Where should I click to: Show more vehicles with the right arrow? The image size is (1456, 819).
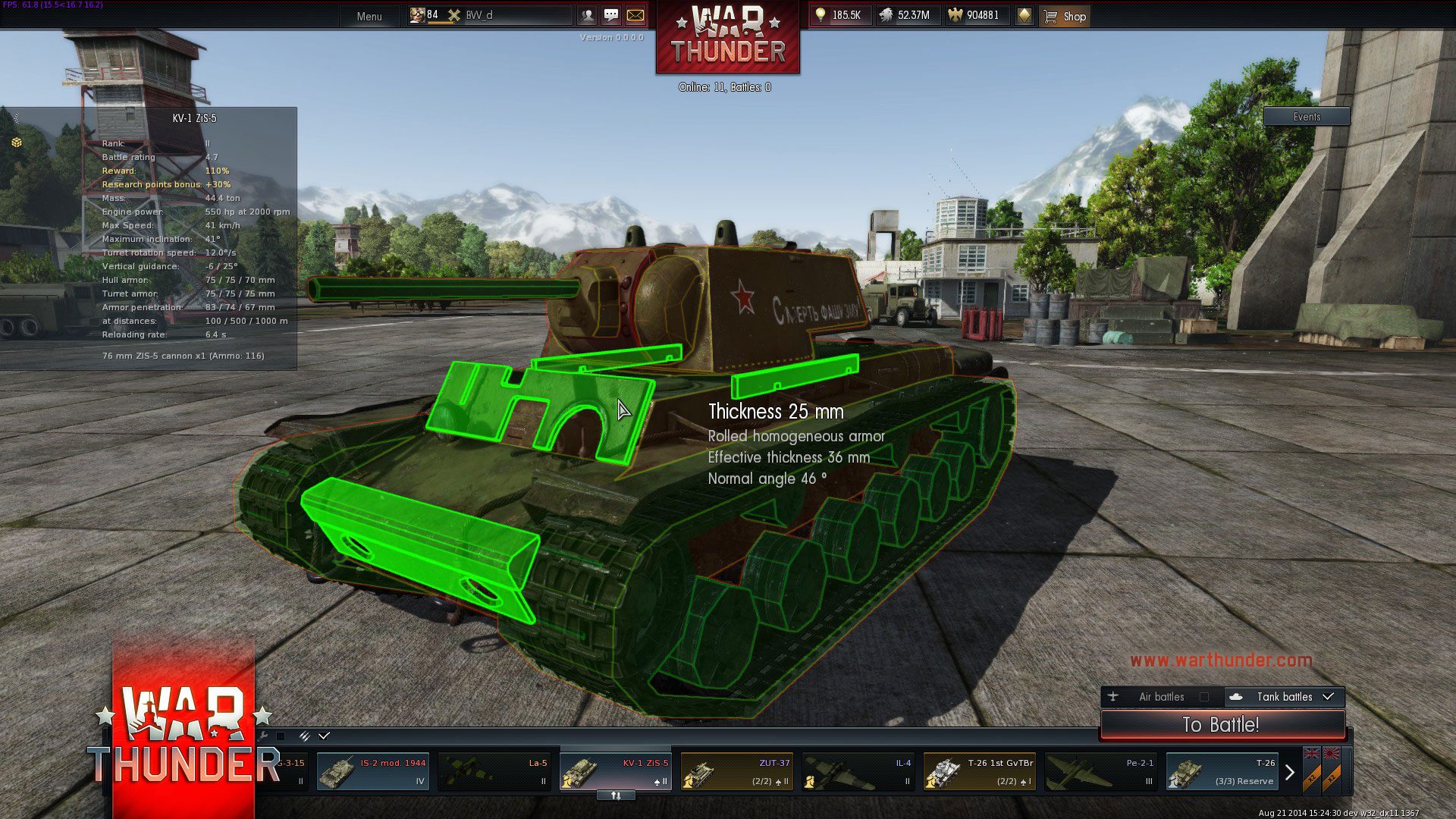coord(1289,773)
